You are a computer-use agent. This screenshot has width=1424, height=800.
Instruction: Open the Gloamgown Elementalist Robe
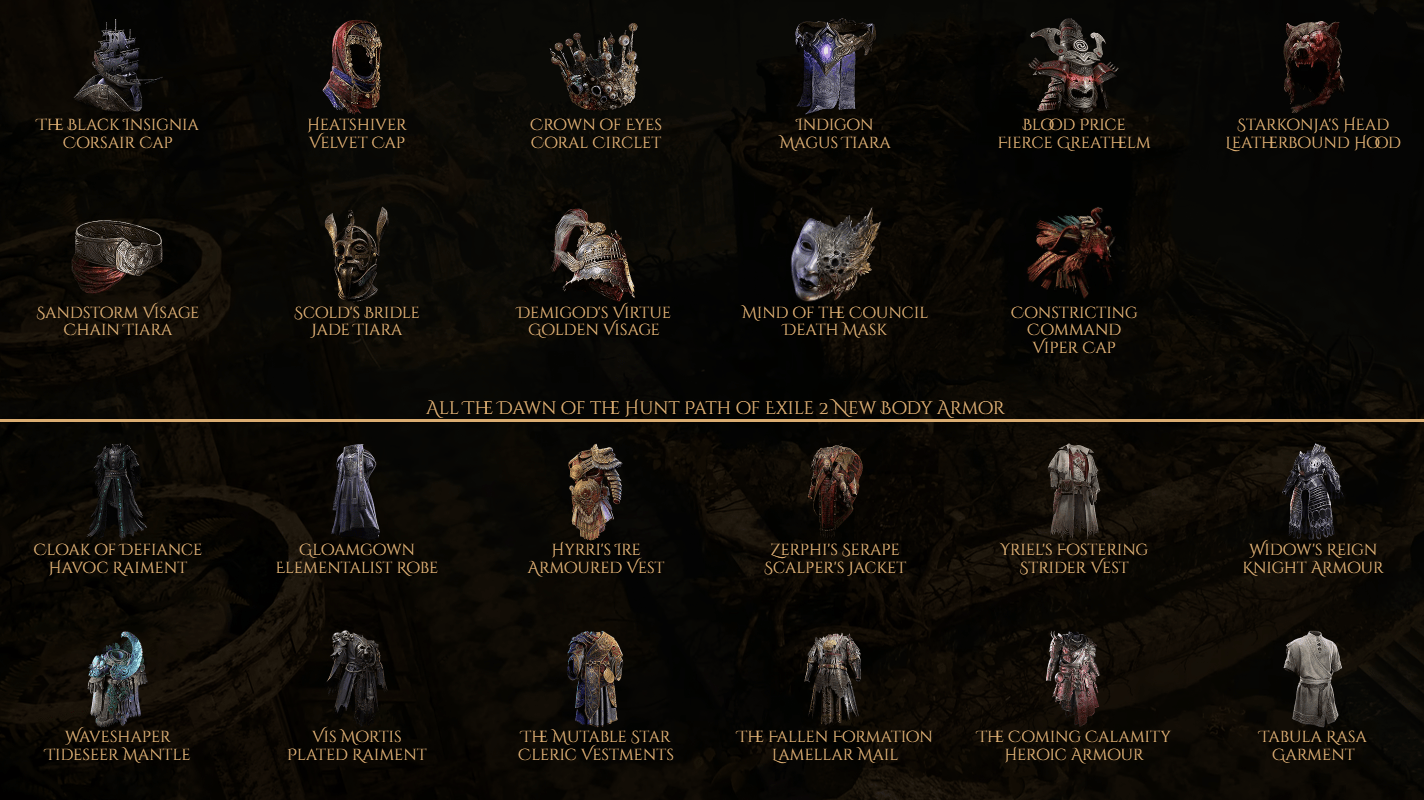[x=357, y=492]
